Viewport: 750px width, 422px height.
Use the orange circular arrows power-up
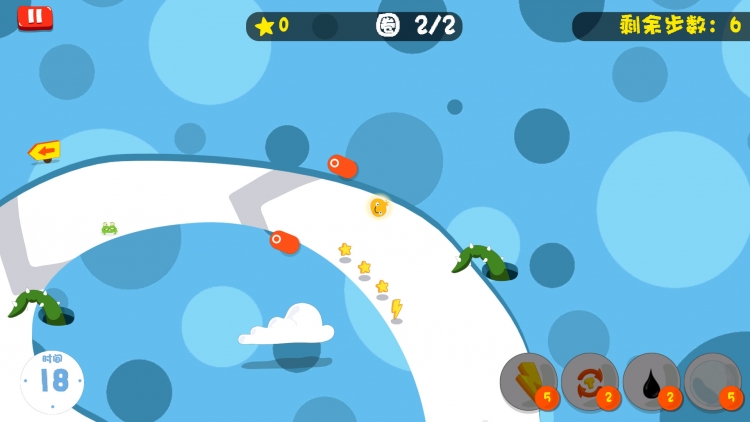tap(589, 381)
